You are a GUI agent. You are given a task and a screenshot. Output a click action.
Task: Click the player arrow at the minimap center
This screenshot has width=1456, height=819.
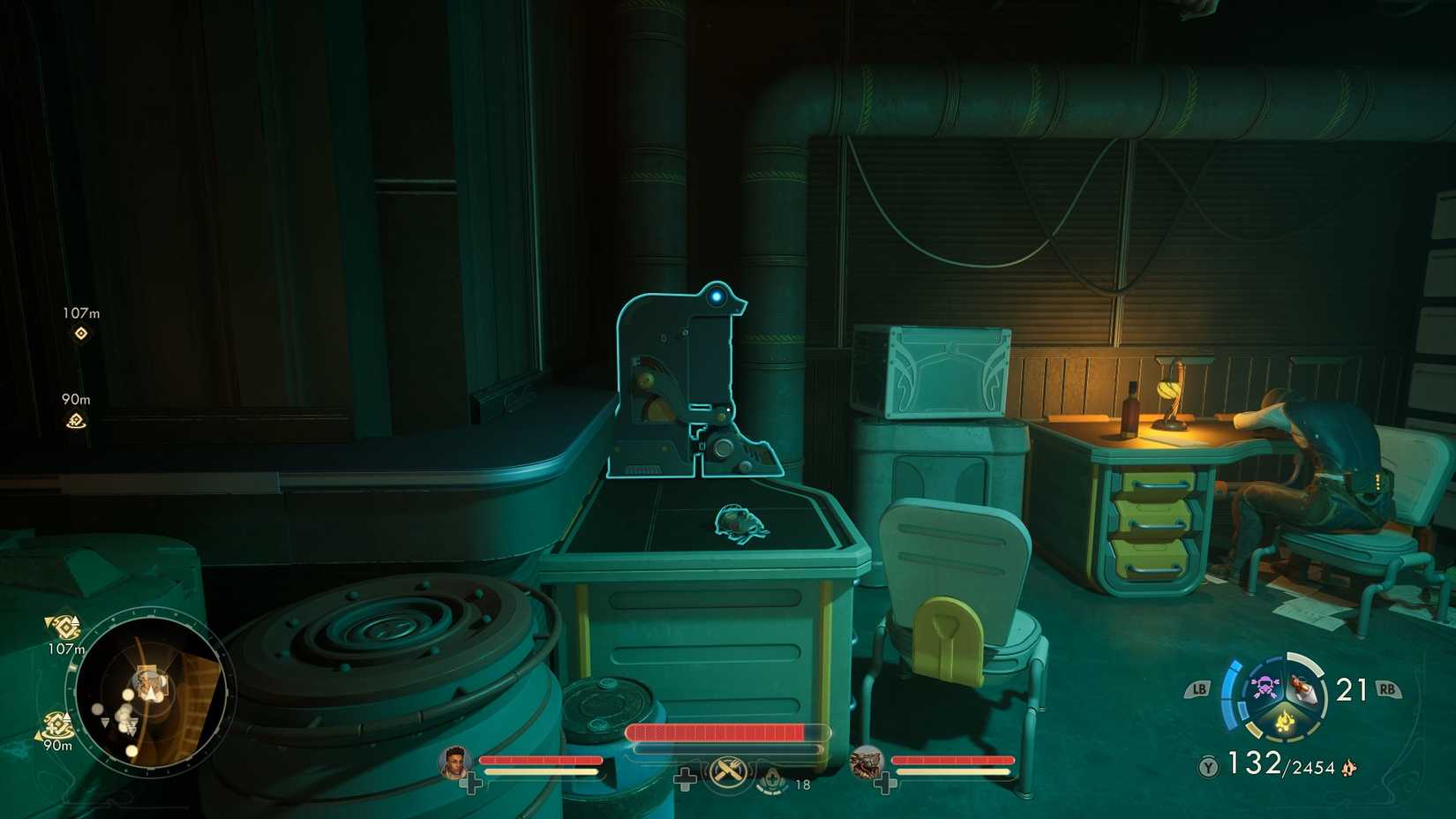pos(150,693)
